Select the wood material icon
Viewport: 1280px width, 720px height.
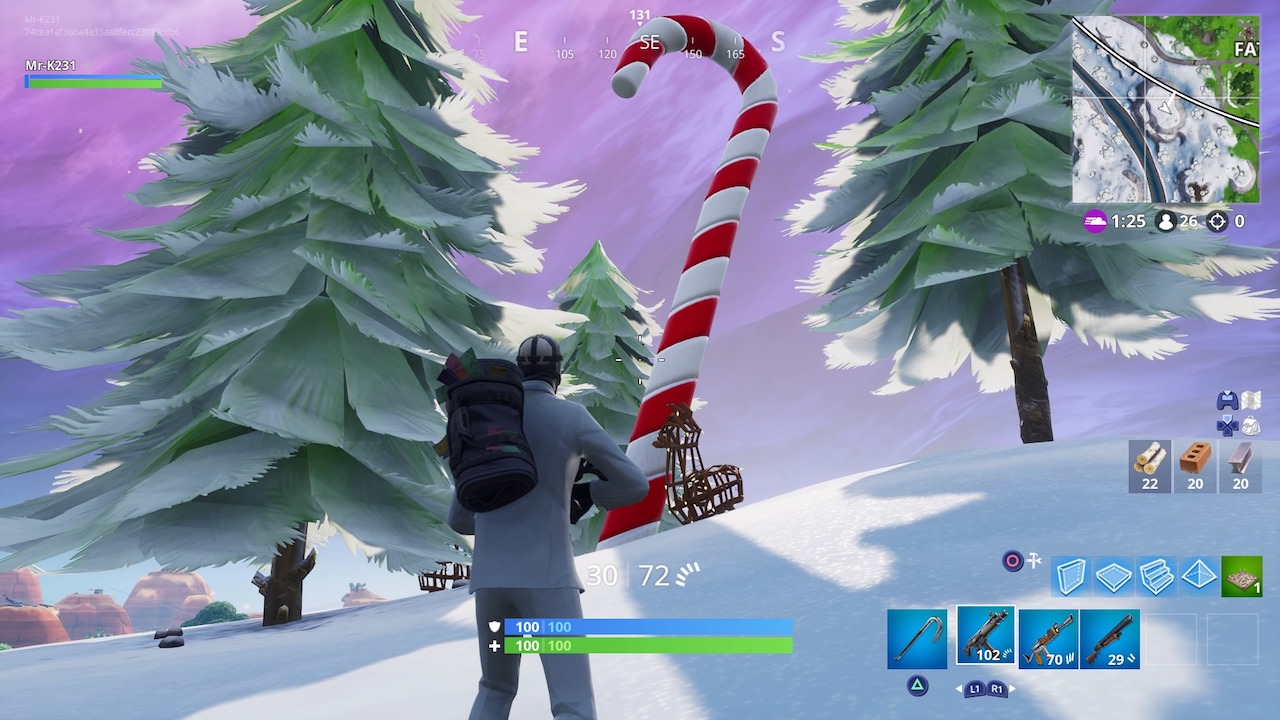click(1149, 466)
